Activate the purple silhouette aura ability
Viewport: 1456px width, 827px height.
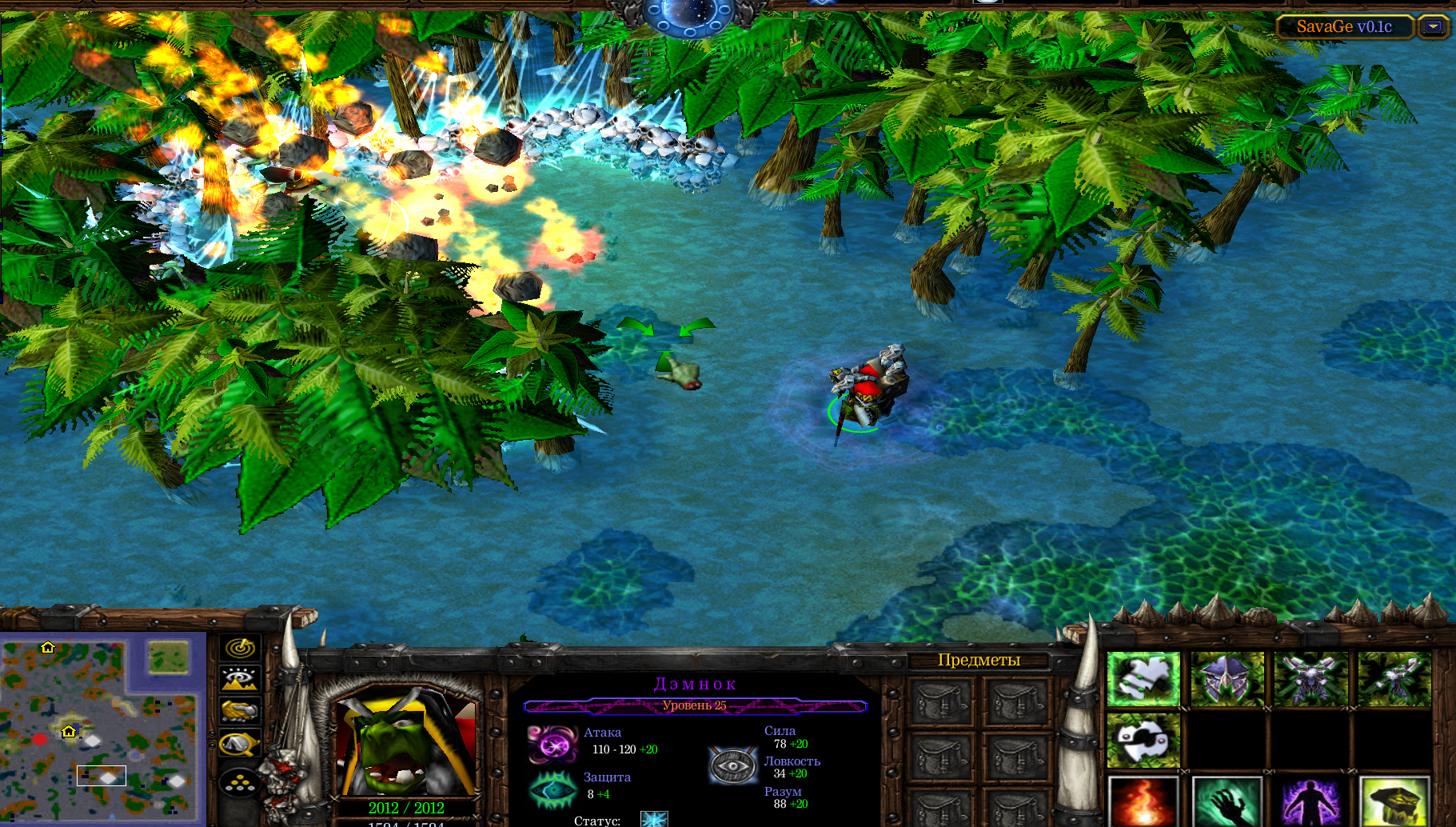1311,802
